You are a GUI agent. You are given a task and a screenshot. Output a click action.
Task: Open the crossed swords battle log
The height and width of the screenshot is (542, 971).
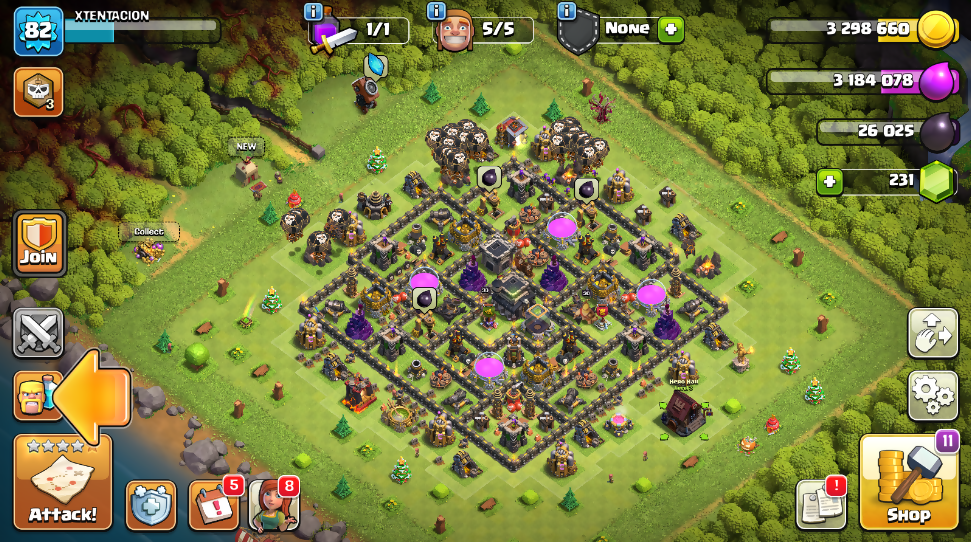tap(39, 332)
